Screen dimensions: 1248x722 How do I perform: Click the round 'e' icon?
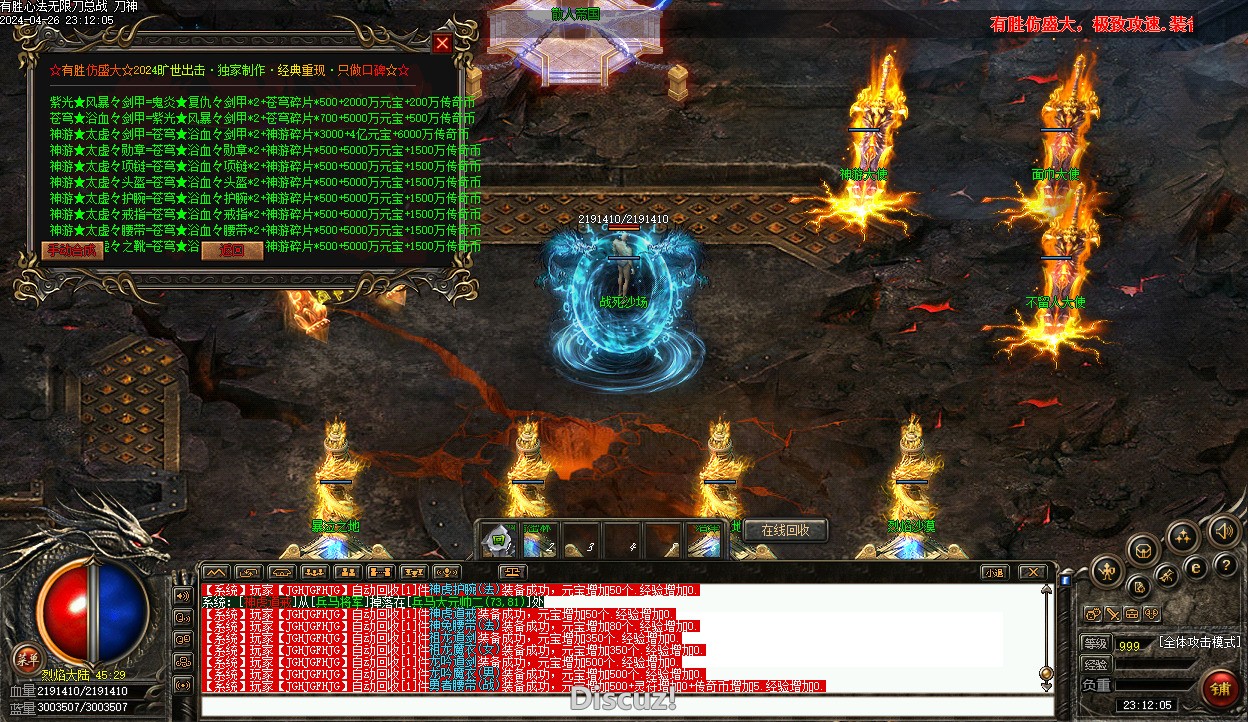1194,567
